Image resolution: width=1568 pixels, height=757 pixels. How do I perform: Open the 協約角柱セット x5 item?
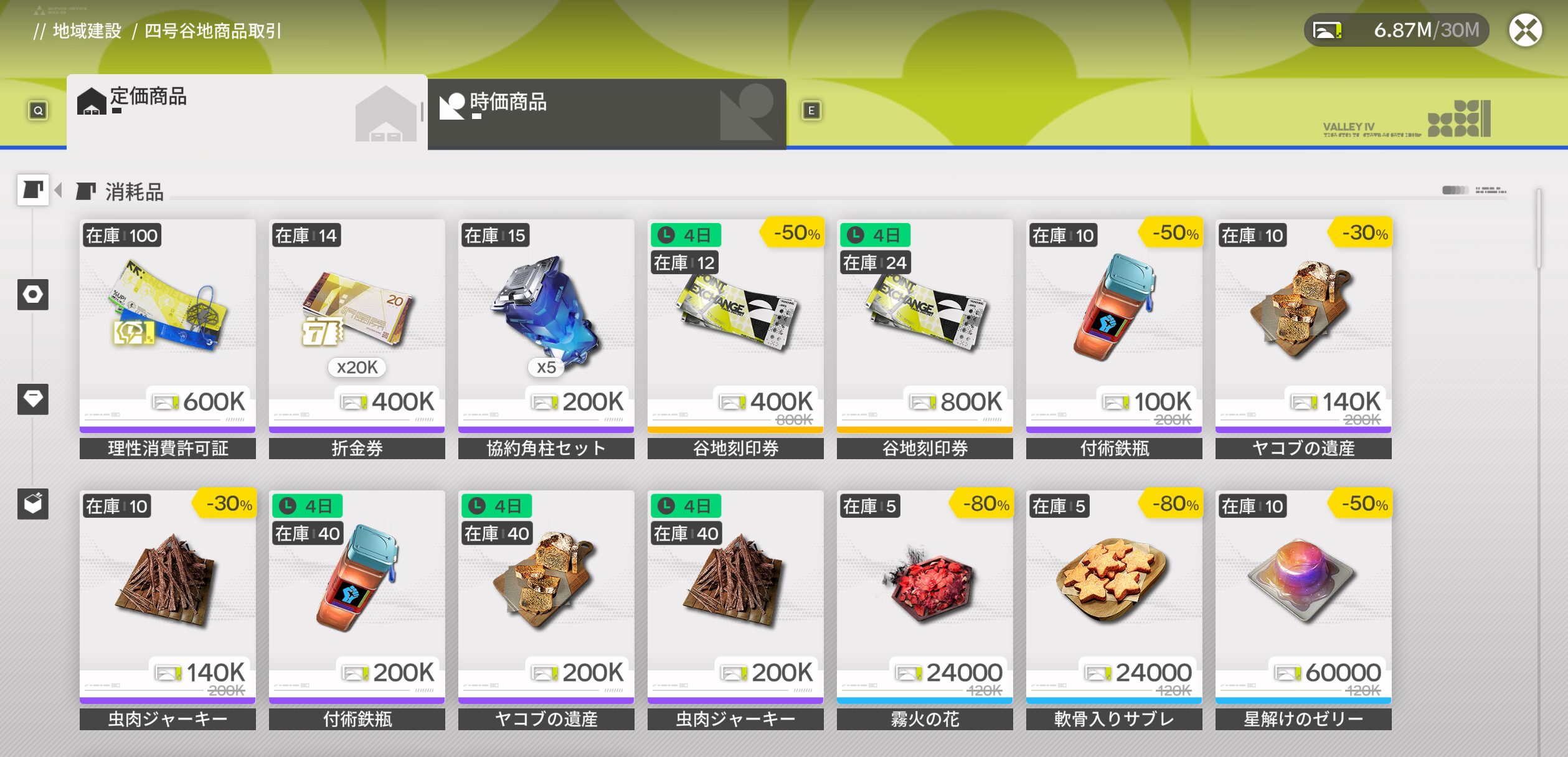546,325
